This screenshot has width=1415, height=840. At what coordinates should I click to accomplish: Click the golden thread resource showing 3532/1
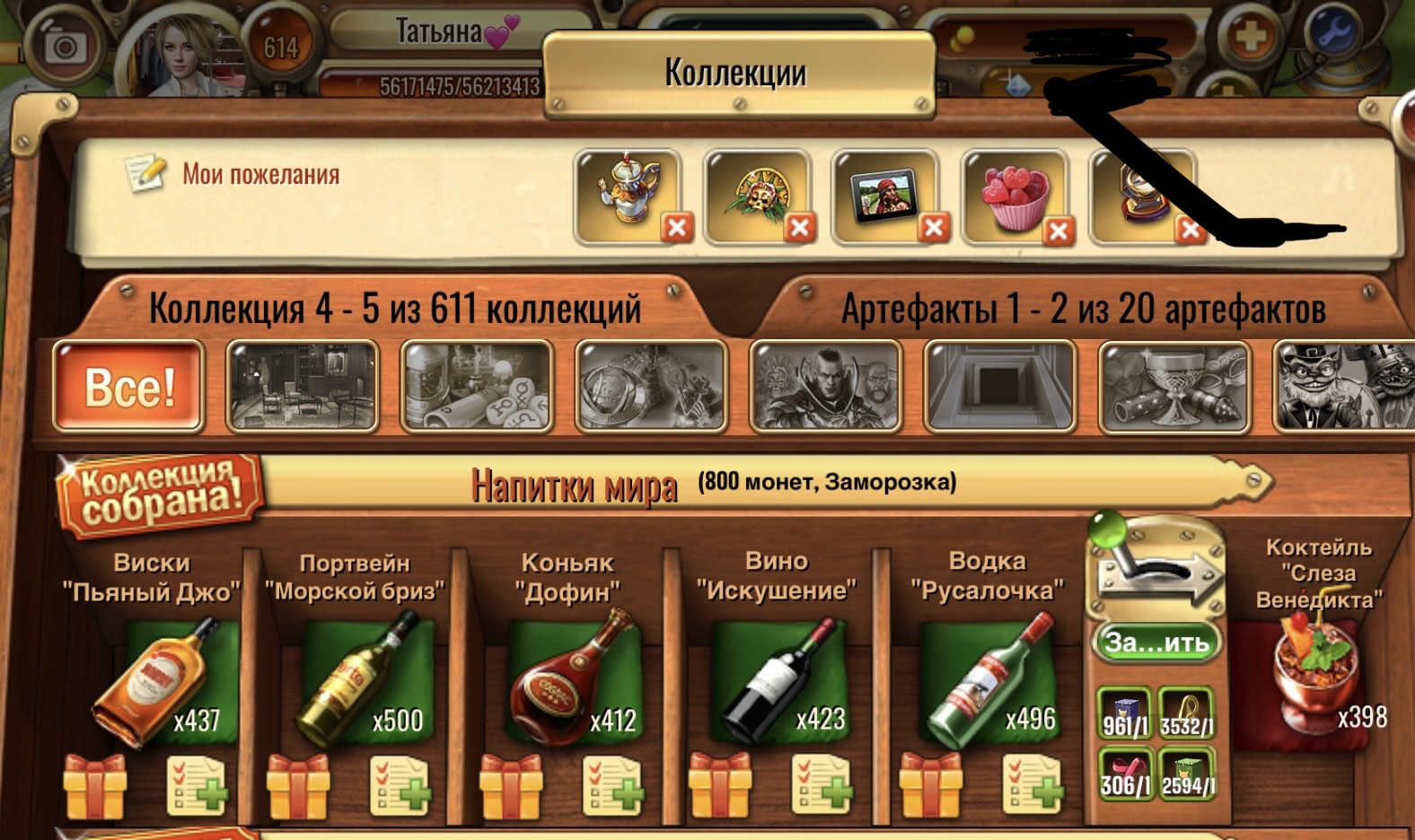(x=1185, y=713)
